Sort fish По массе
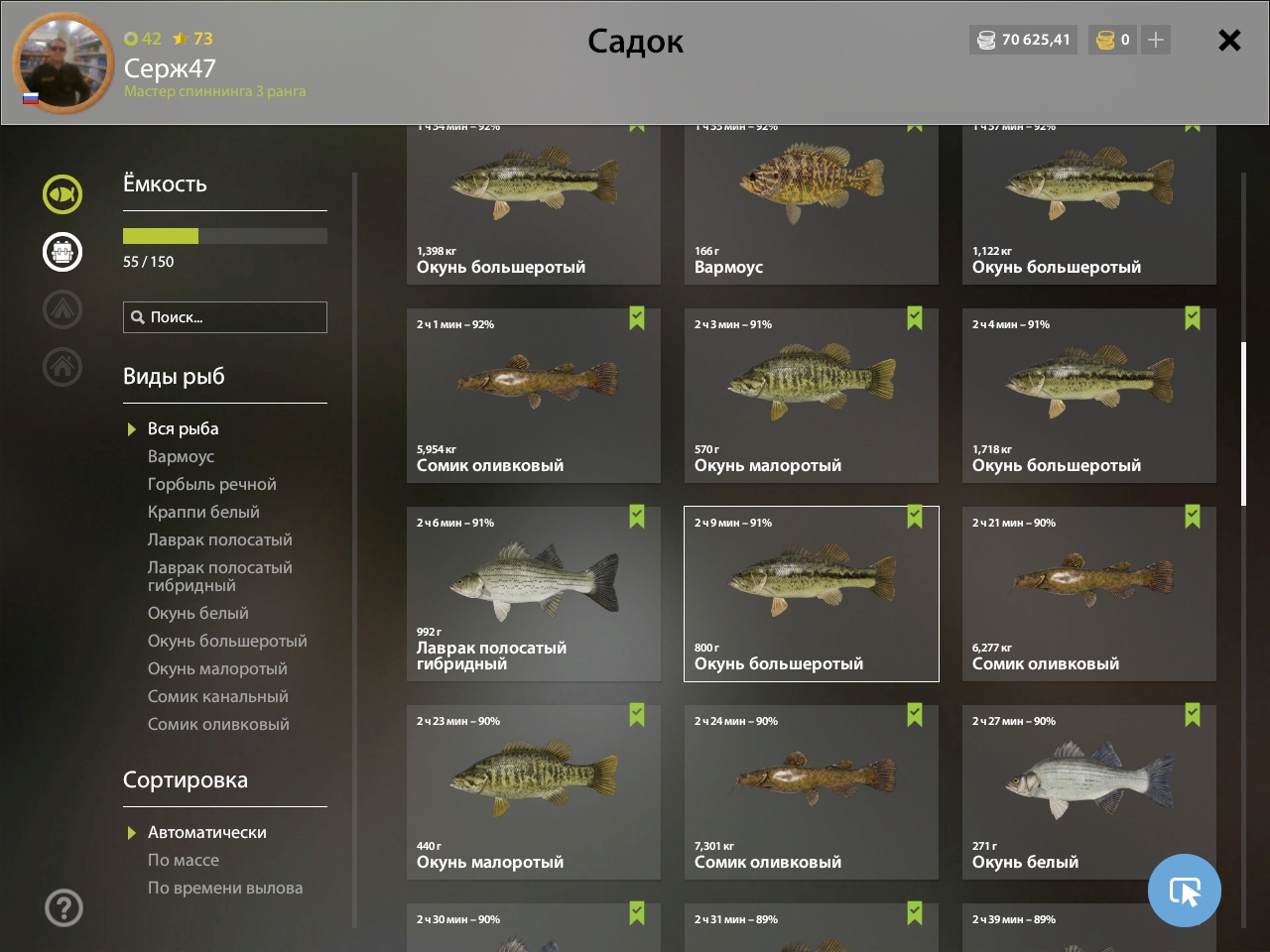The image size is (1270, 952). pyautogui.click(x=183, y=860)
